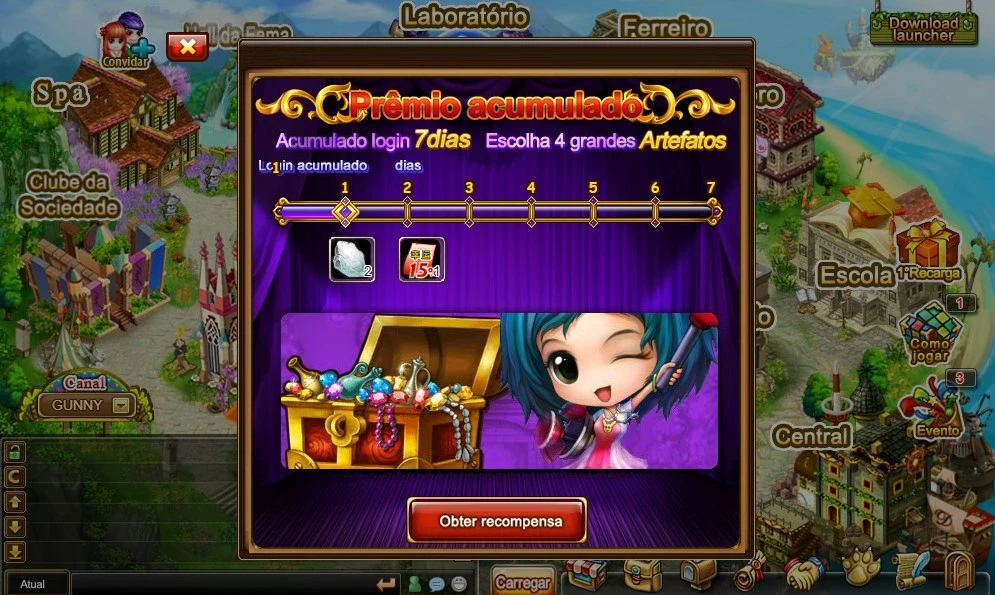995x595 pixels.
Task: Click the Convidar invite friends icon
Action: tap(125, 43)
